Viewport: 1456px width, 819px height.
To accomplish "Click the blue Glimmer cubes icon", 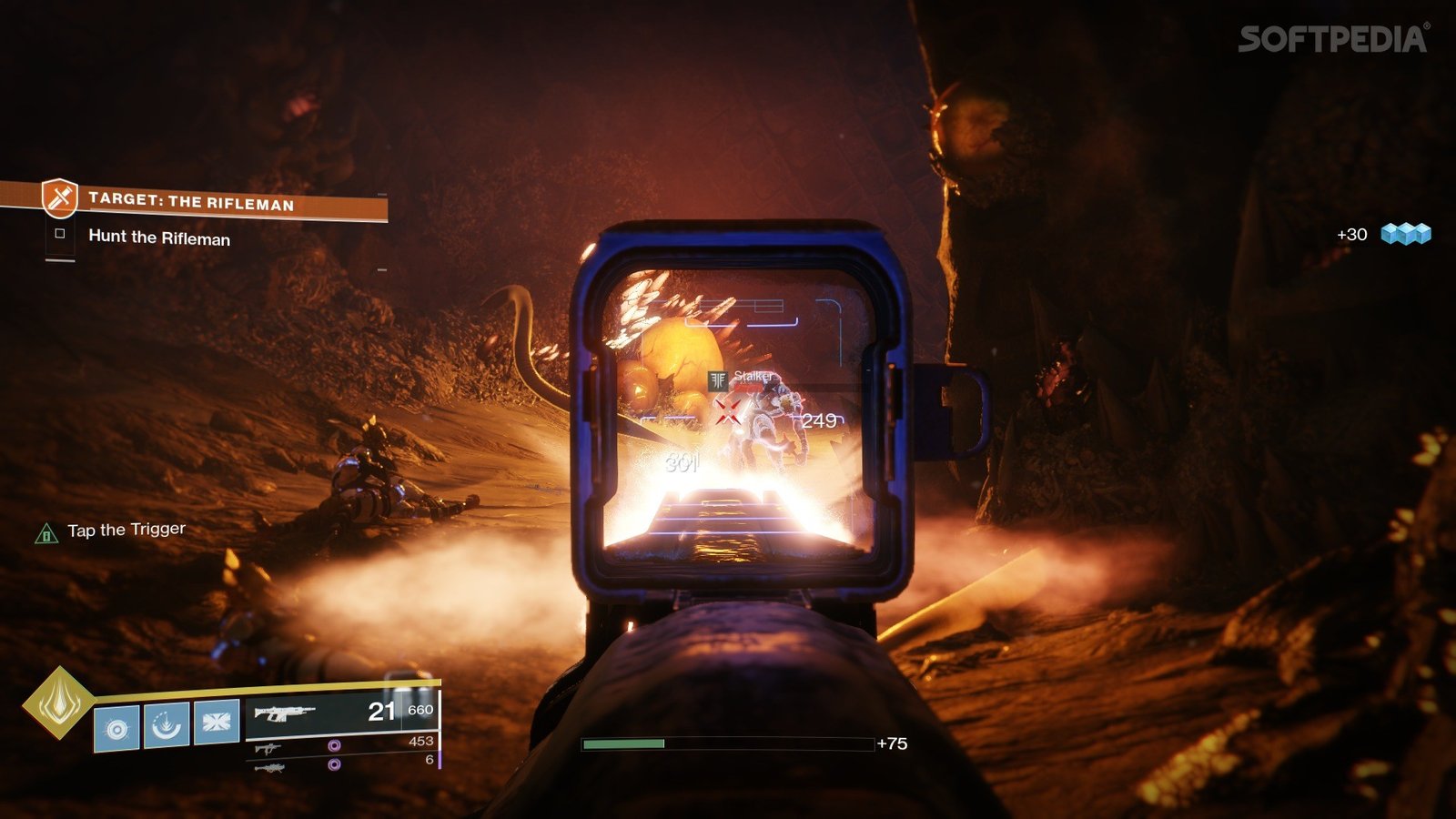I will (1406, 234).
